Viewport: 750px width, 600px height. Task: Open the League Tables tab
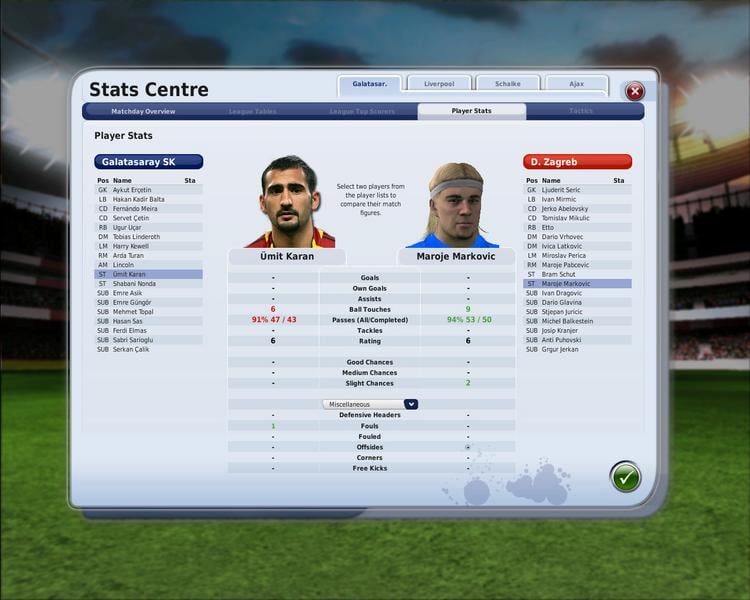(252, 111)
